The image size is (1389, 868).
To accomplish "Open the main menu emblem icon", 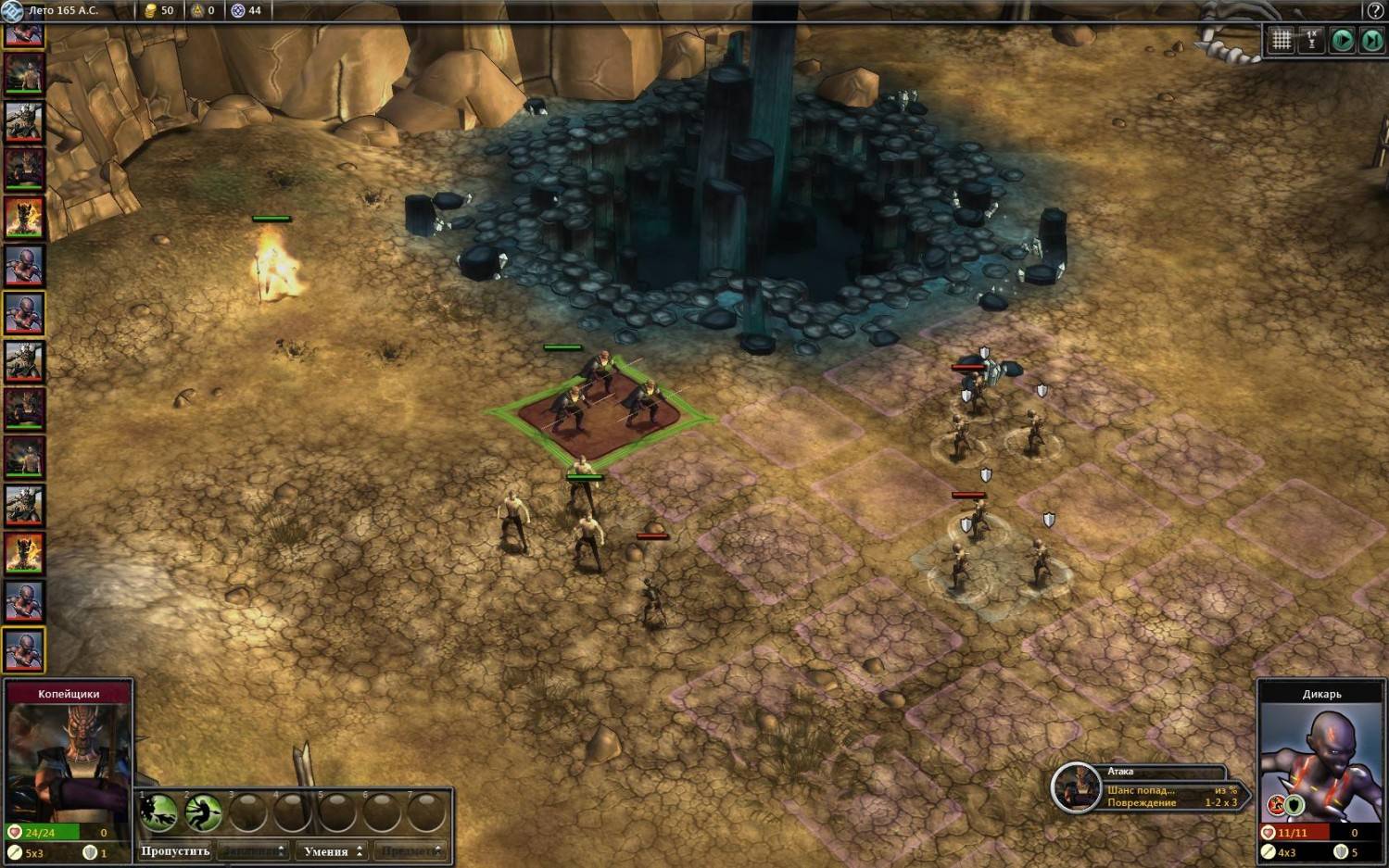I will 11,10.
